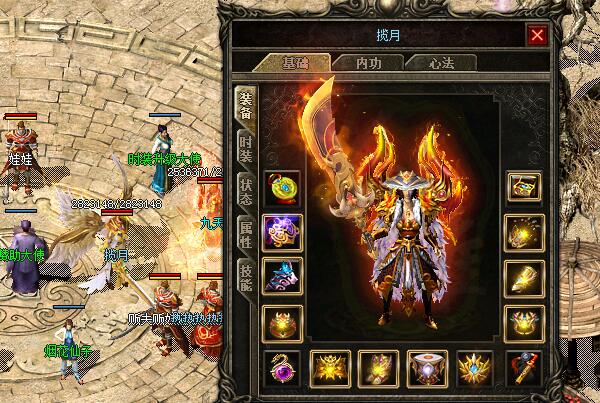Open the treasure chest slot
Viewport: 600px width, 403px height.
pos(524,187)
